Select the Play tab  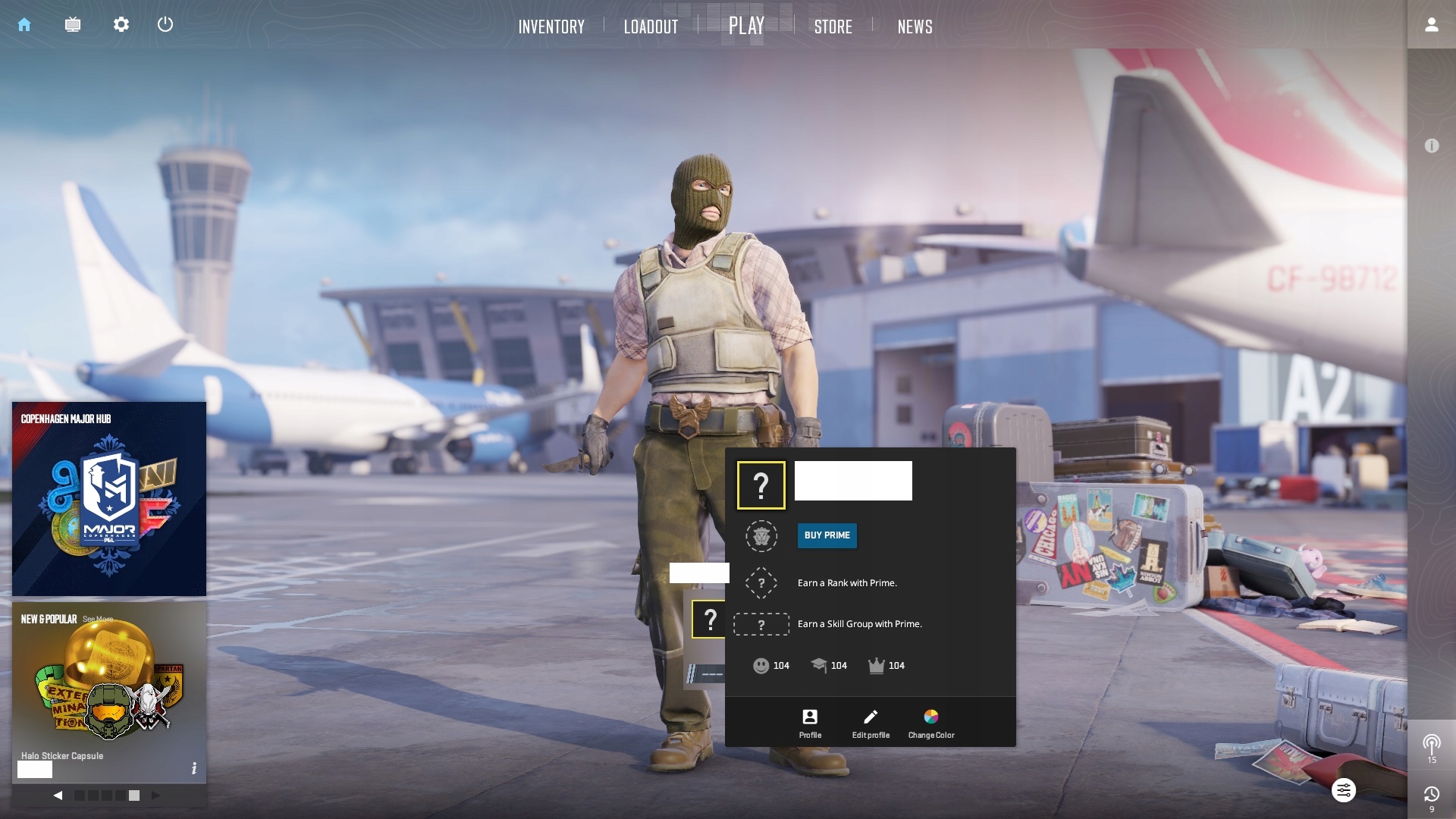point(746,26)
